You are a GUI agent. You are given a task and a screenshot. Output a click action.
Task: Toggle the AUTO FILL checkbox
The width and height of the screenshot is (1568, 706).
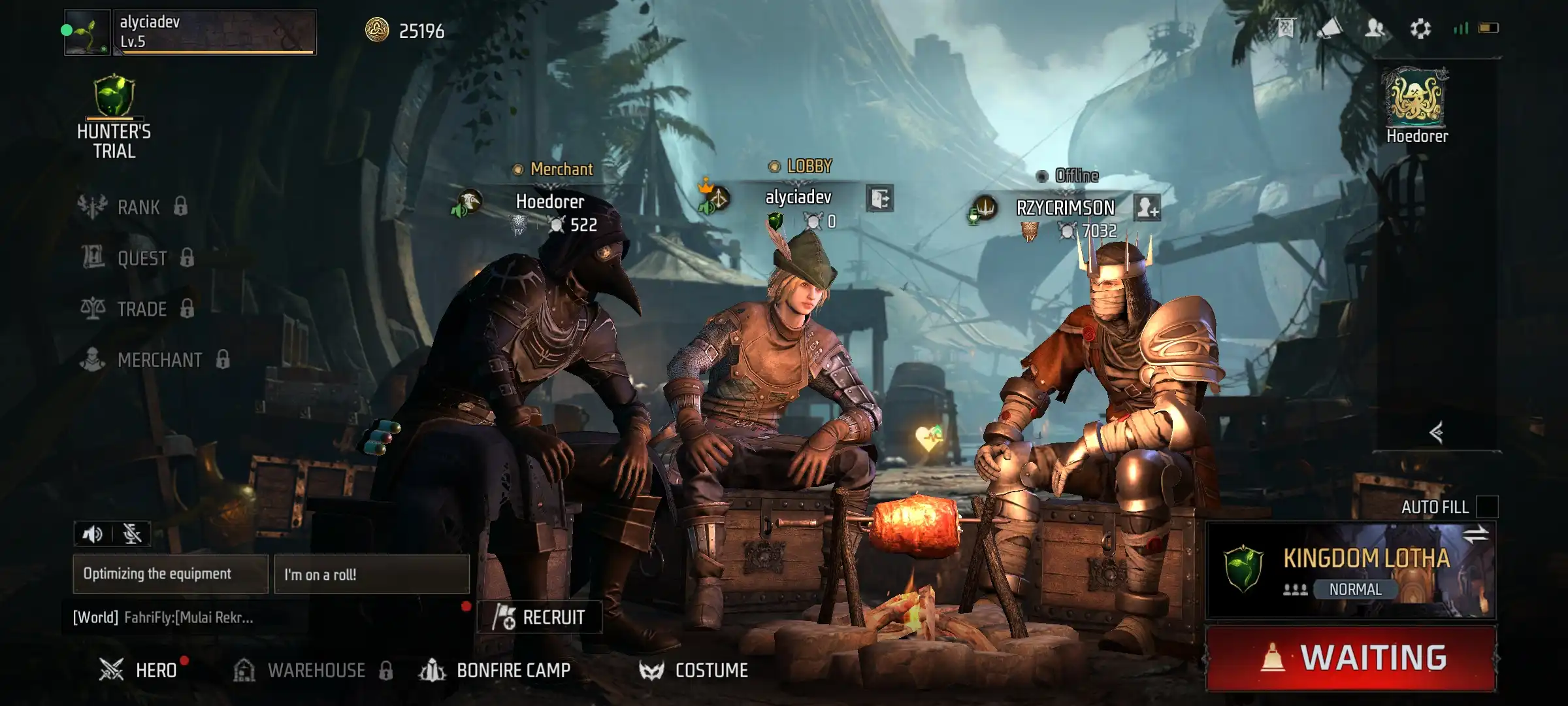[1487, 507]
